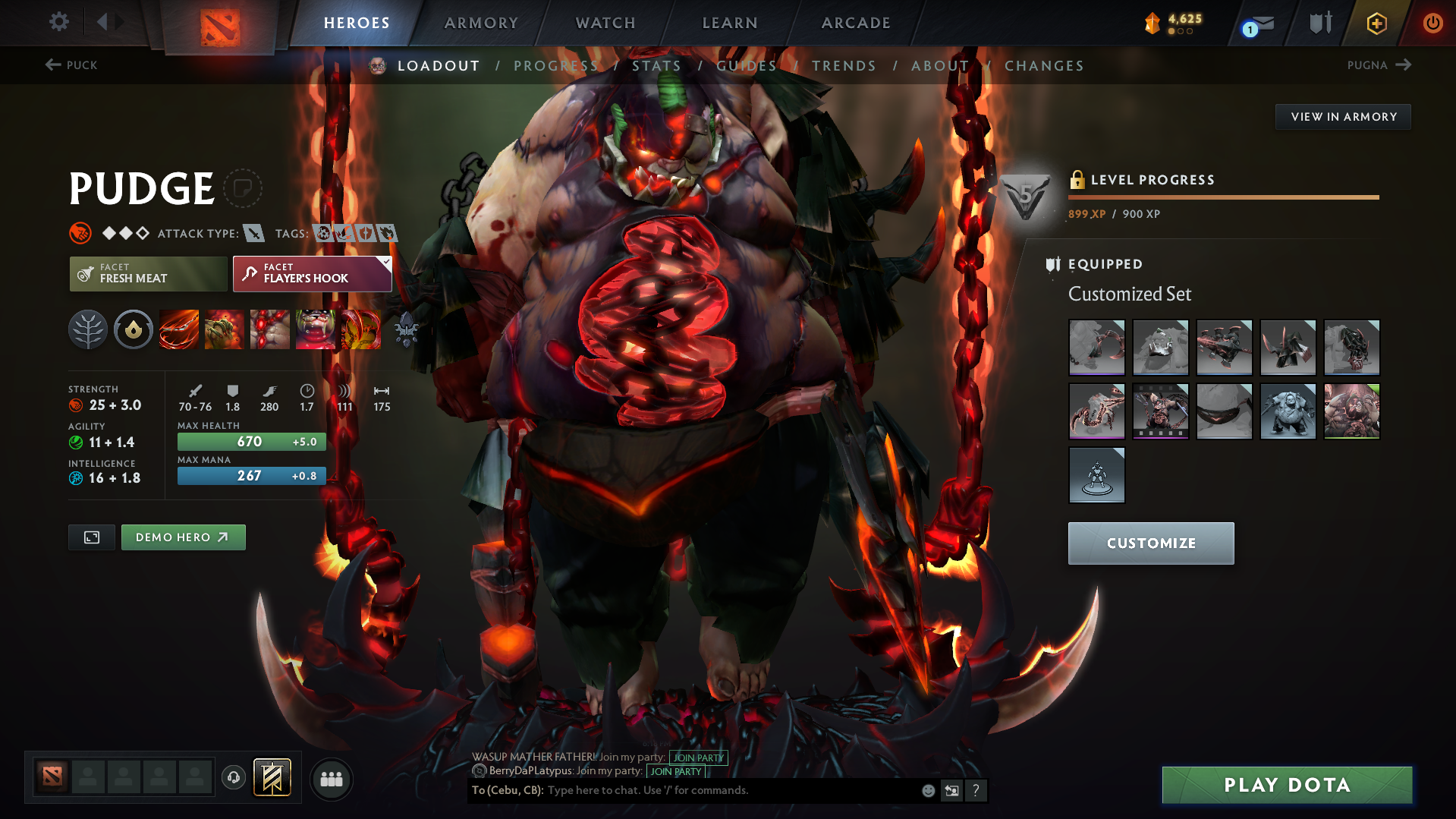Open the Dota Plus hexagon icon
Screen dimensions: 1456x819
click(x=1376, y=23)
